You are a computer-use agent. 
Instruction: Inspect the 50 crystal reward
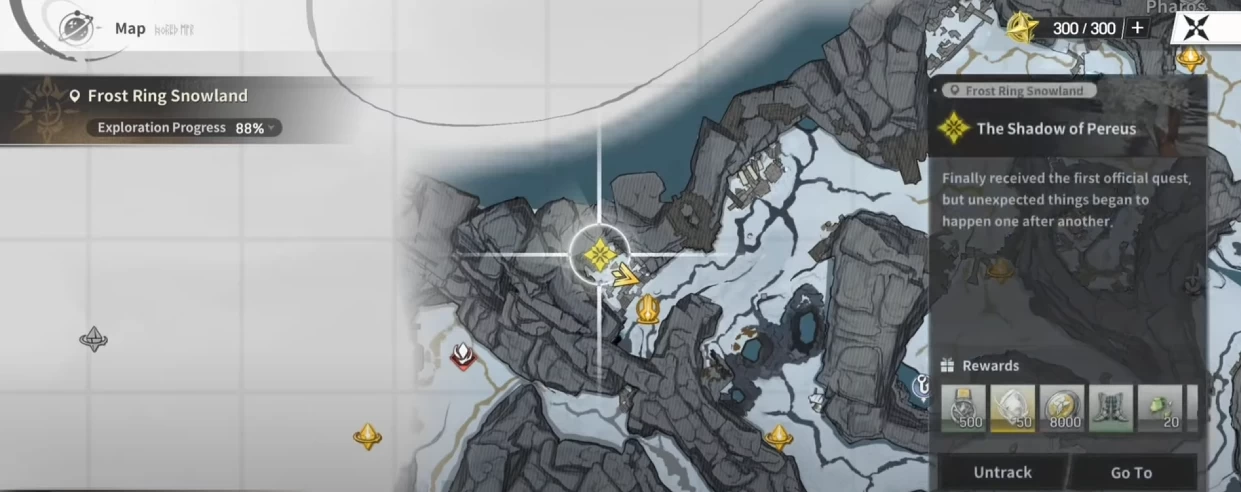click(x=1013, y=409)
